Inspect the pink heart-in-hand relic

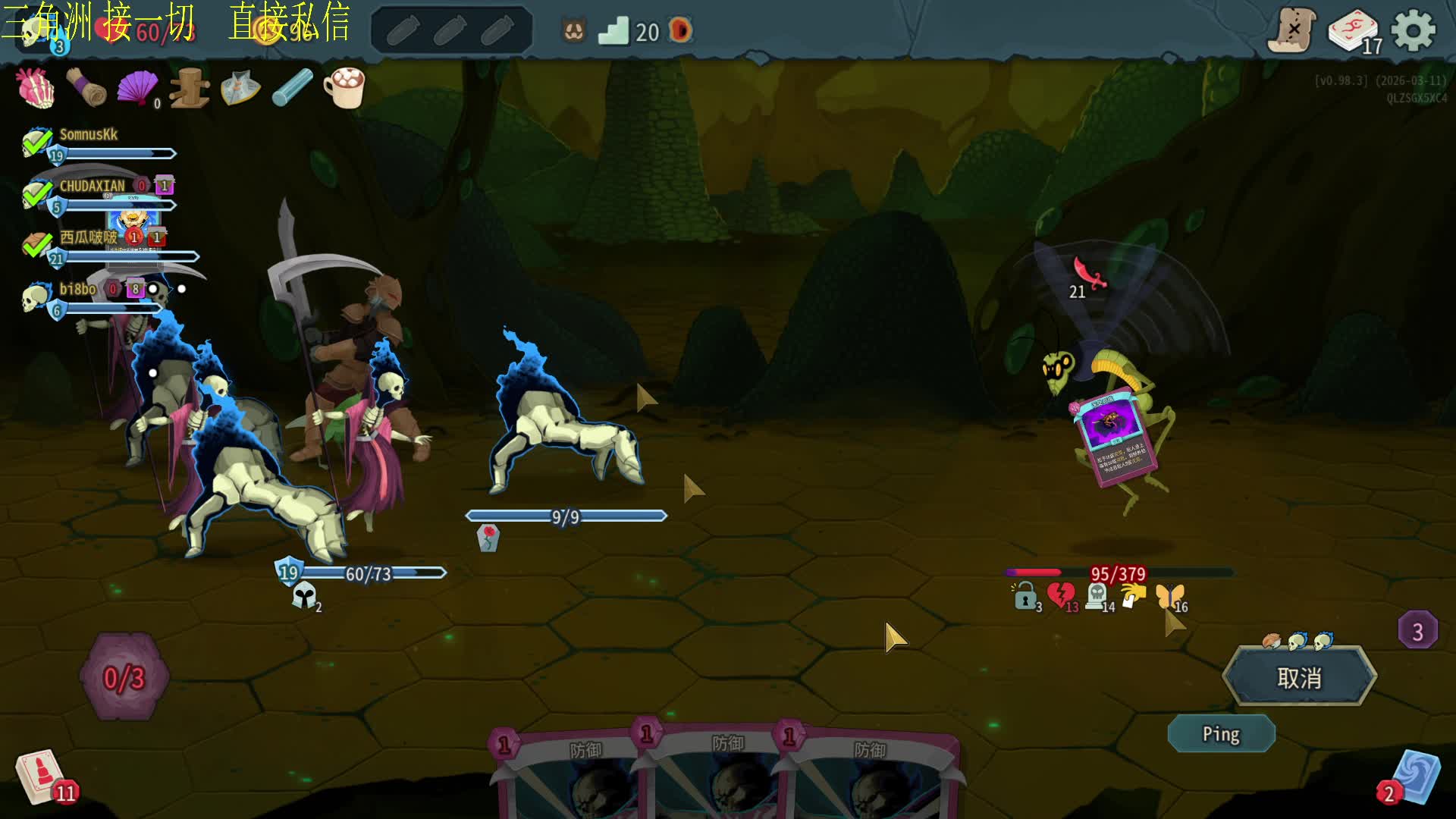click(x=36, y=88)
